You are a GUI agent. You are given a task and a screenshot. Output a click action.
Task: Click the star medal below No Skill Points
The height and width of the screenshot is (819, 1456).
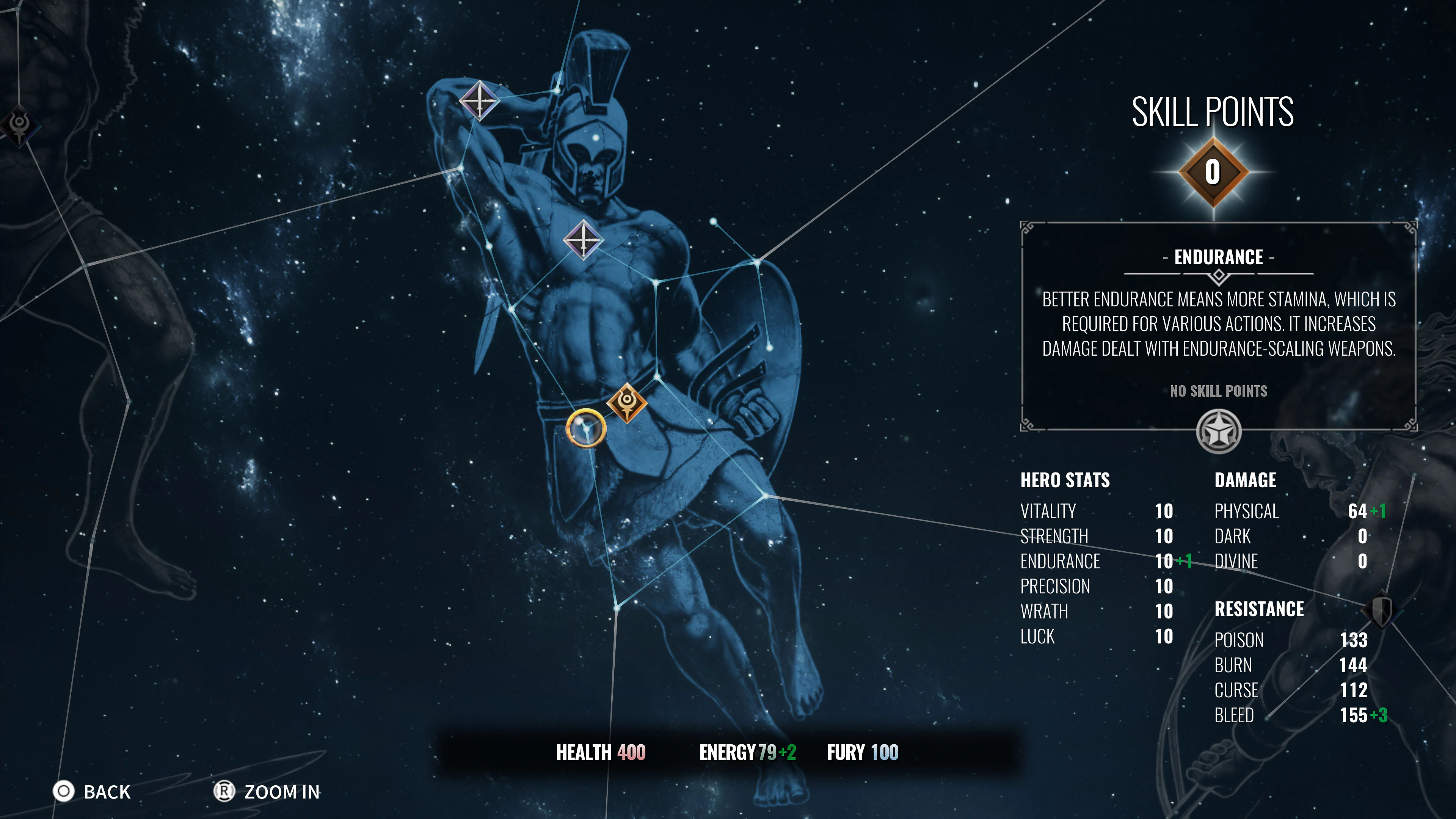[1219, 431]
